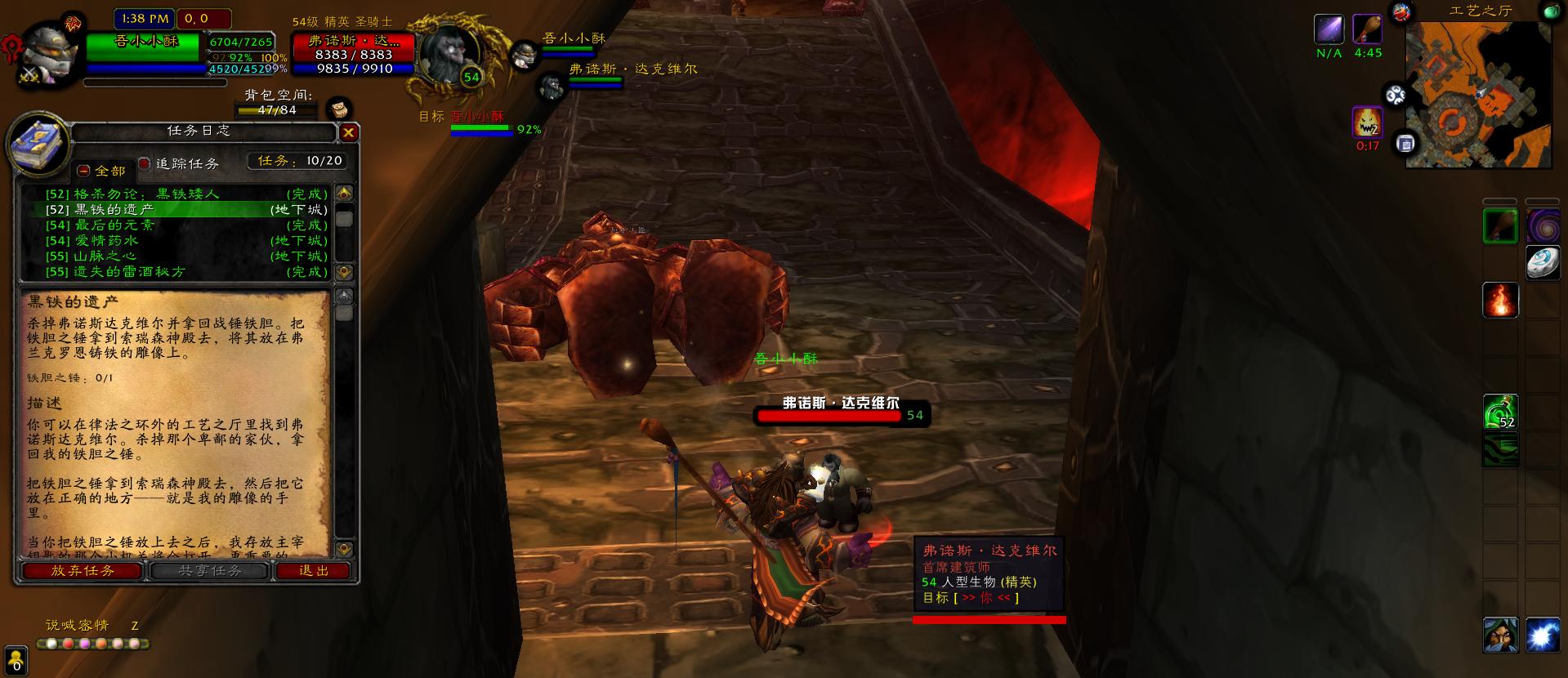This screenshot has width=1568, height=678.
Task: Click the 放弃任务 abandon quest button
Action: click(x=83, y=571)
